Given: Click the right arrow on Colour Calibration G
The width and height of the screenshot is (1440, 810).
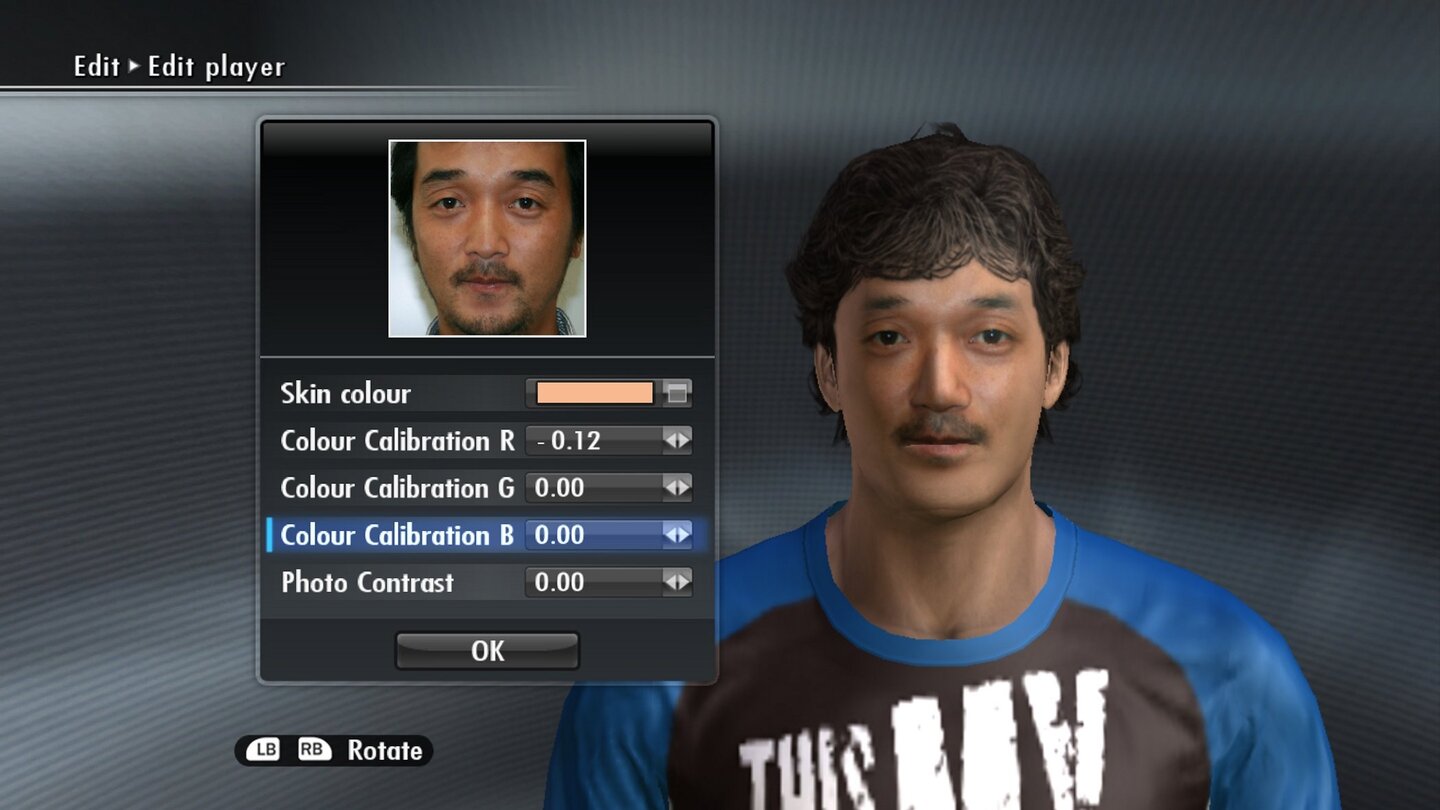Looking at the screenshot, I should coord(683,488).
